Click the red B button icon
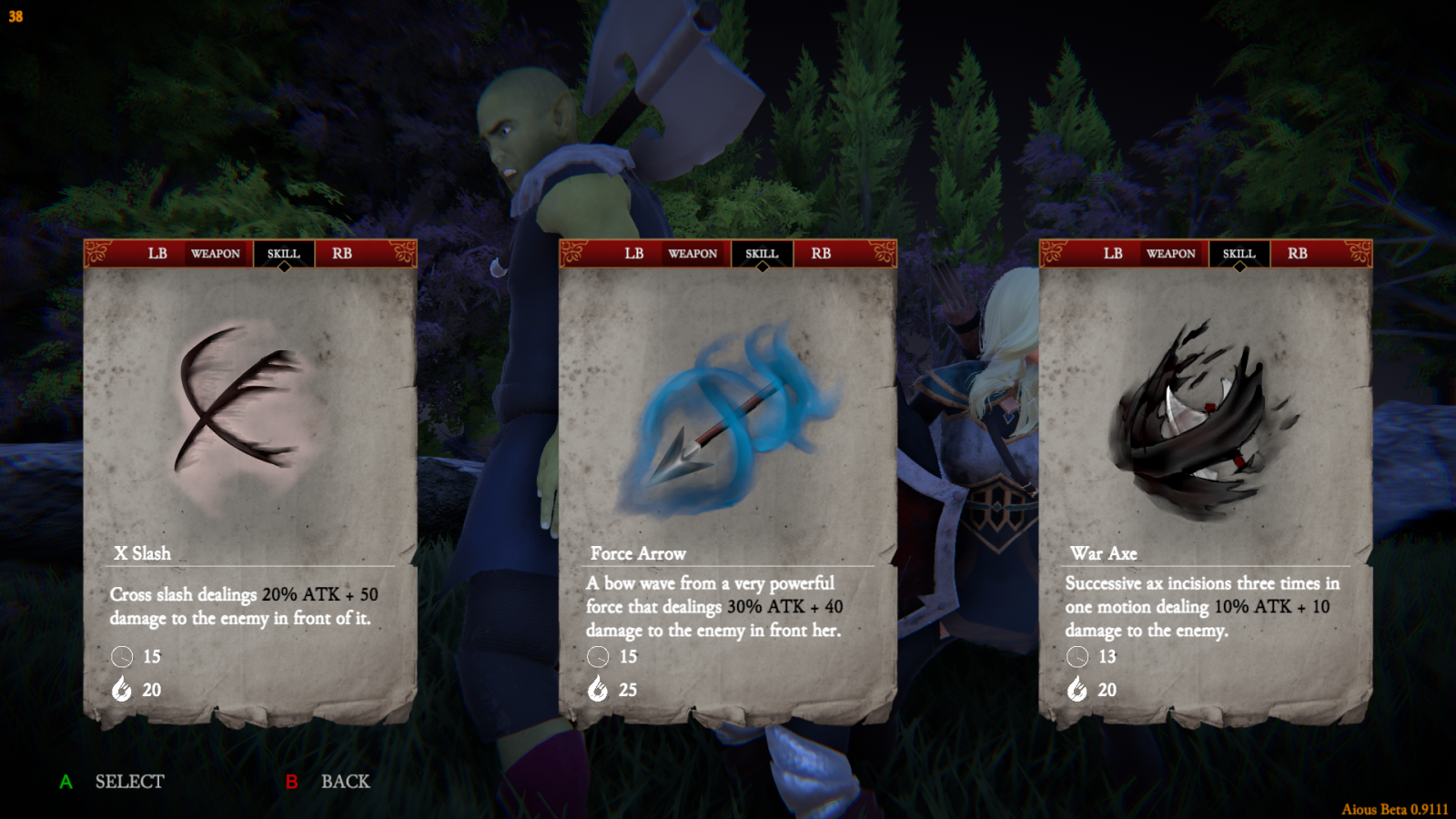The height and width of the screenshot is (819, 1456). [292, 781]
